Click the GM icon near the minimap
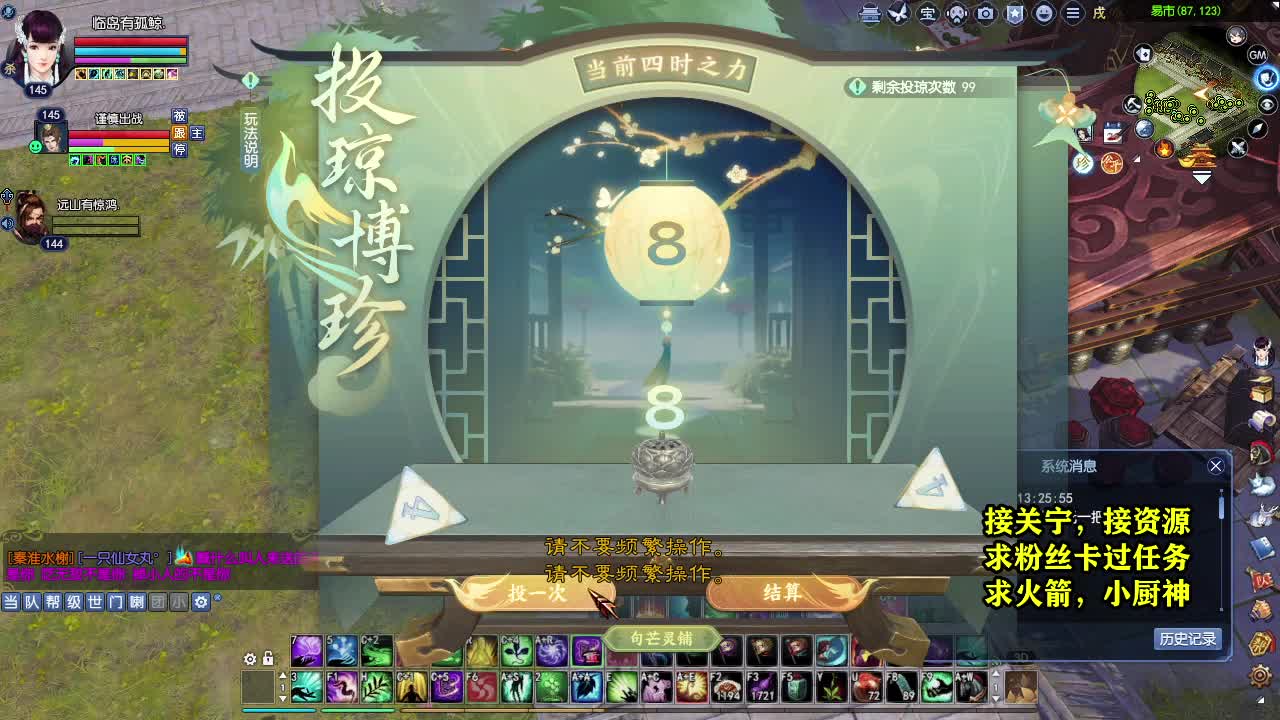1280x720 pixels. (1259, 55)
